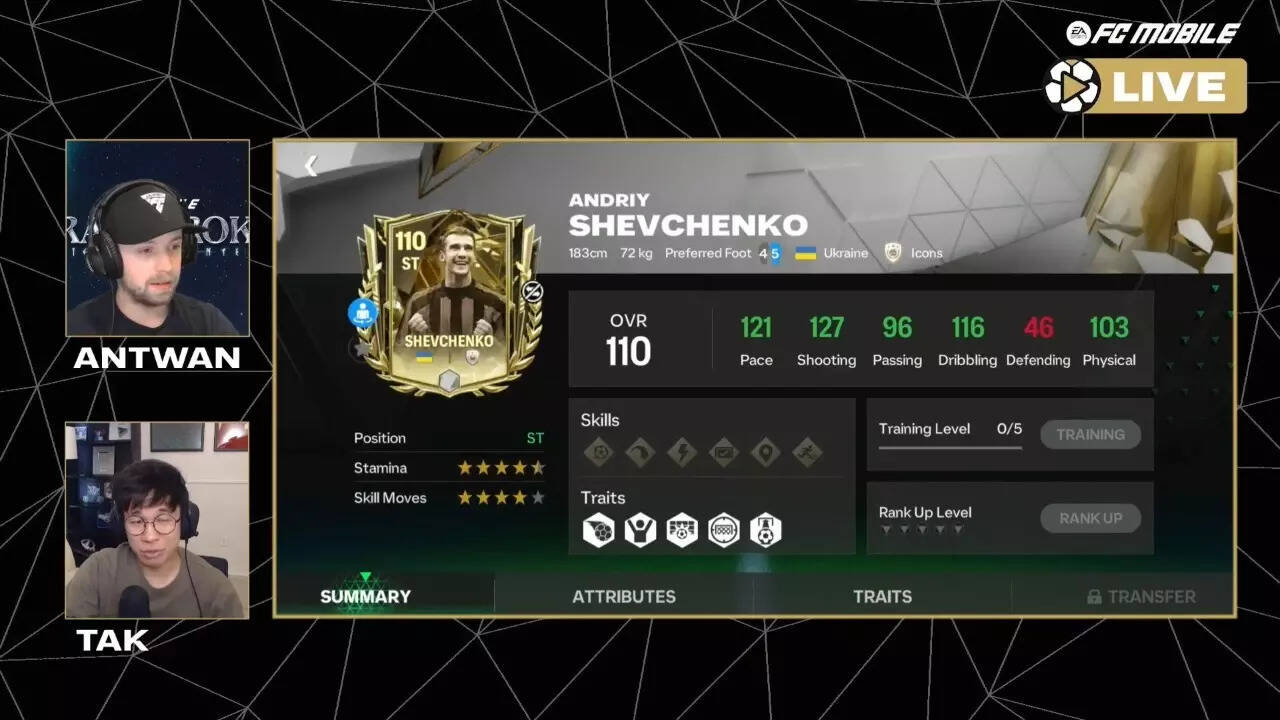Select the lightning skill icon under Skills
This screenshot has width=1280, height=720.
(681, 452)
